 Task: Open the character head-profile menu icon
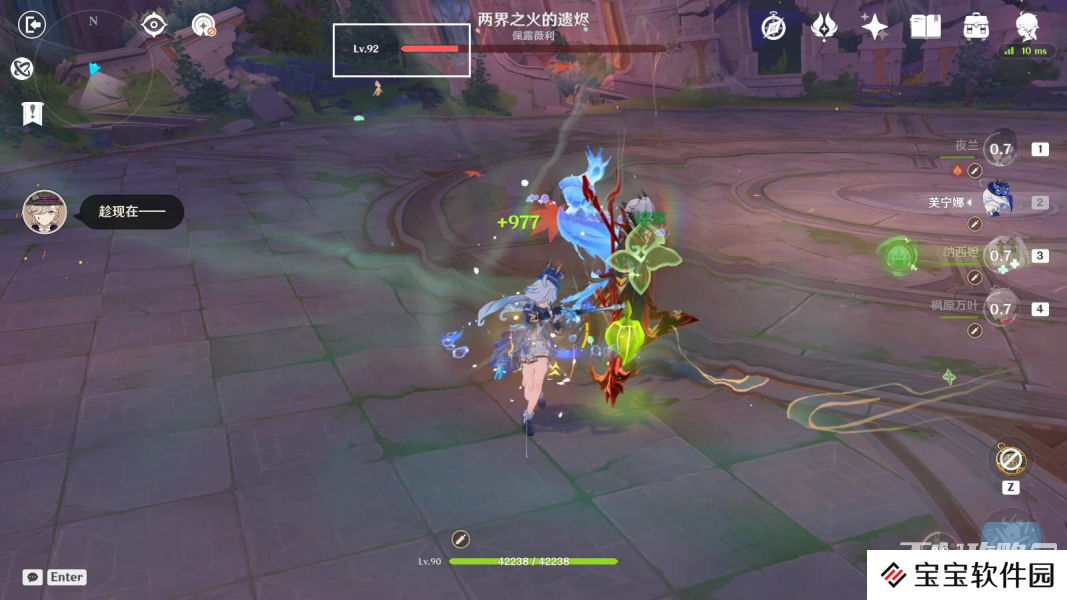click(1028, 25)
